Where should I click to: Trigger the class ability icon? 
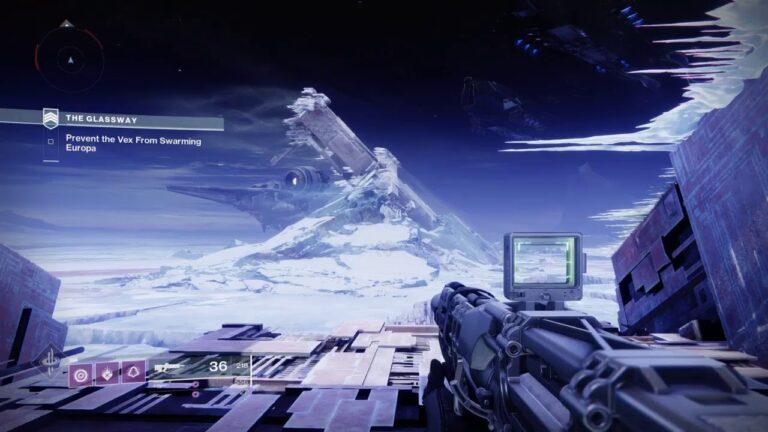point(133,373)
